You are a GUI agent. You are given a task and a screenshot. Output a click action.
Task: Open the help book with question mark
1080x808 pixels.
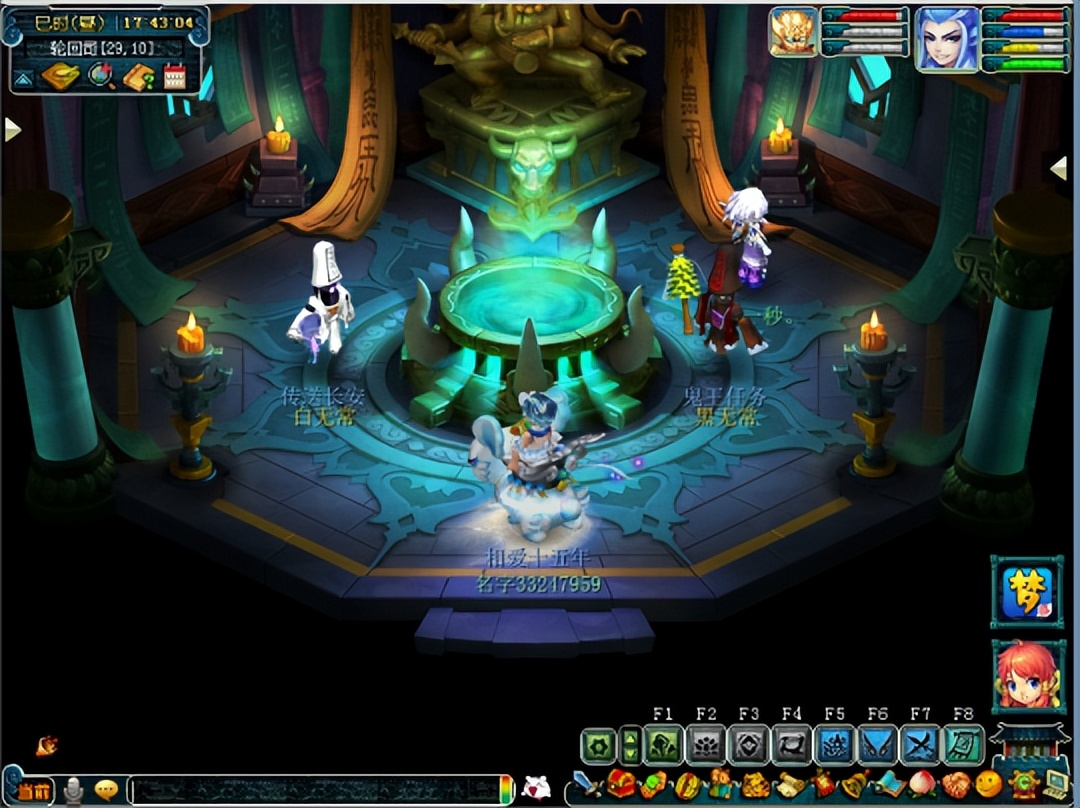[x=138, y=77]
